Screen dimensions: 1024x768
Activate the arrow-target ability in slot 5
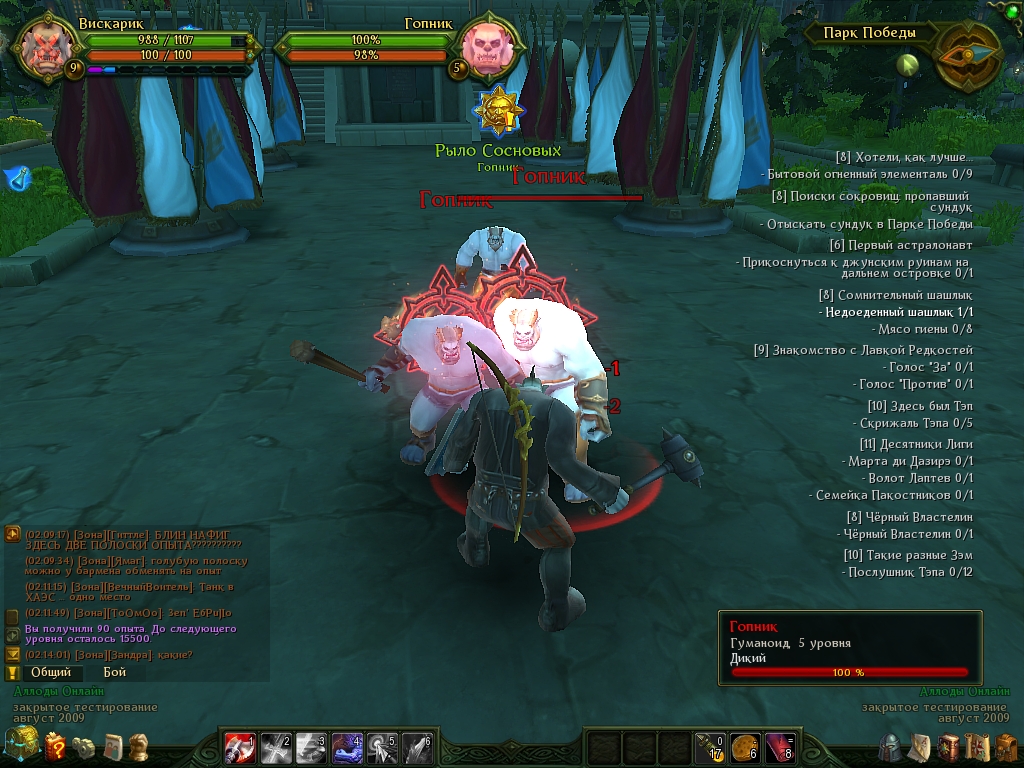pos(381,747)
